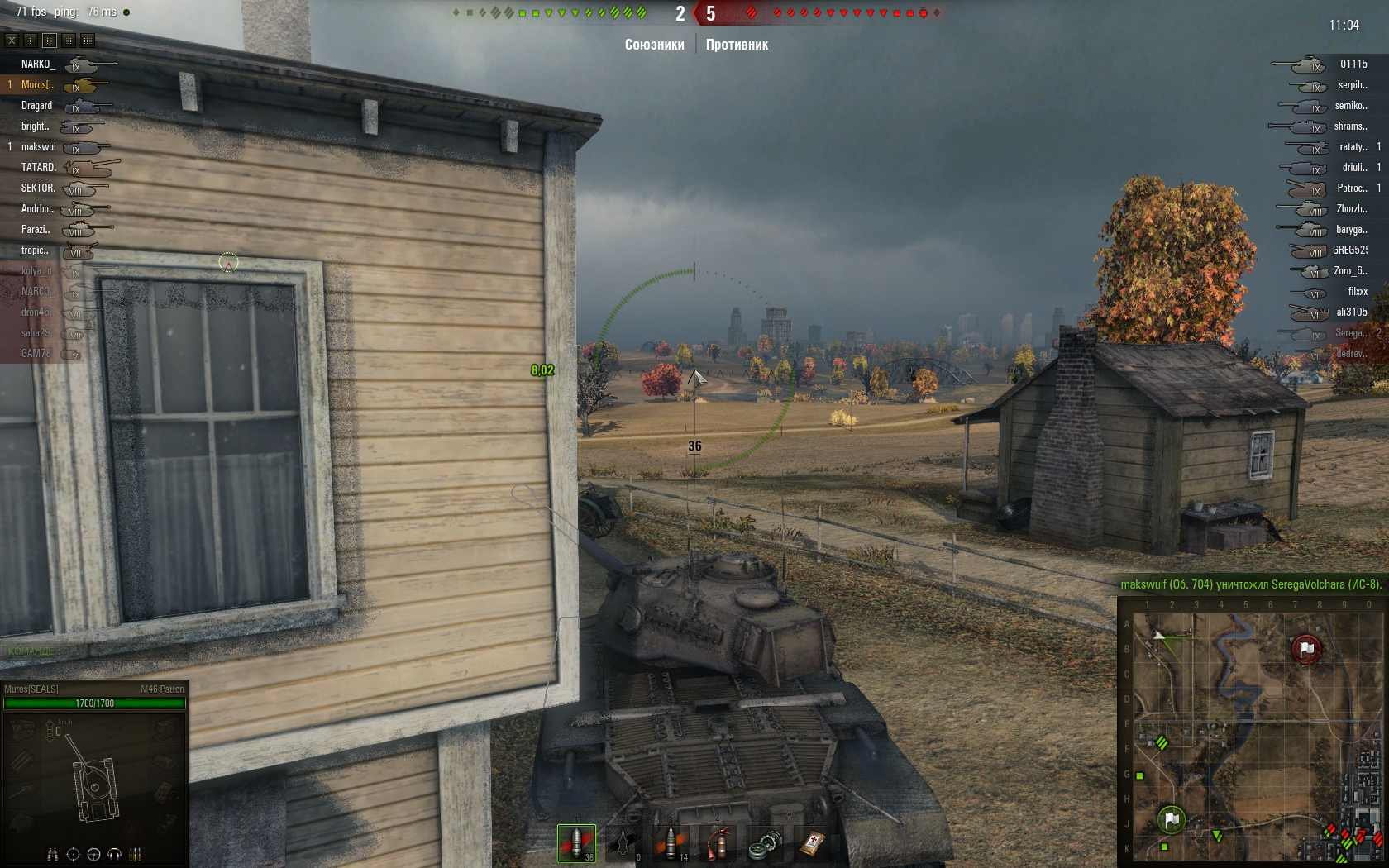Image resolution: width=1389 pixels, height=868 pixels.
Task: Select player NARKO_ in the allied list
Action: click(37, 64)
